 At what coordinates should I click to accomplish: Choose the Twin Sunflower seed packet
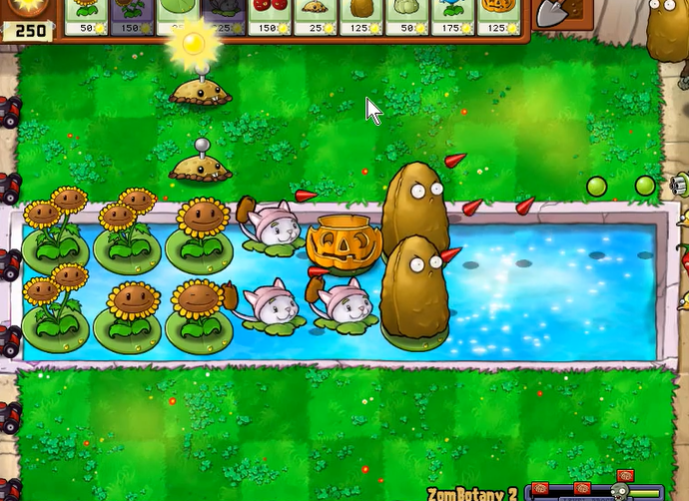coord(133,16)
